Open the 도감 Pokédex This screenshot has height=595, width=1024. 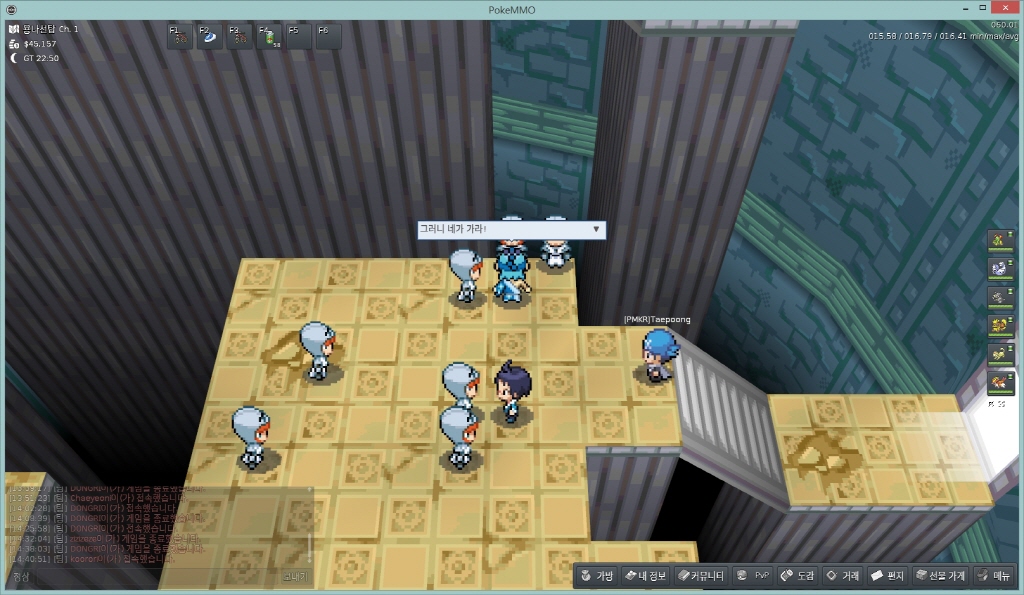(x=798, y=576)
